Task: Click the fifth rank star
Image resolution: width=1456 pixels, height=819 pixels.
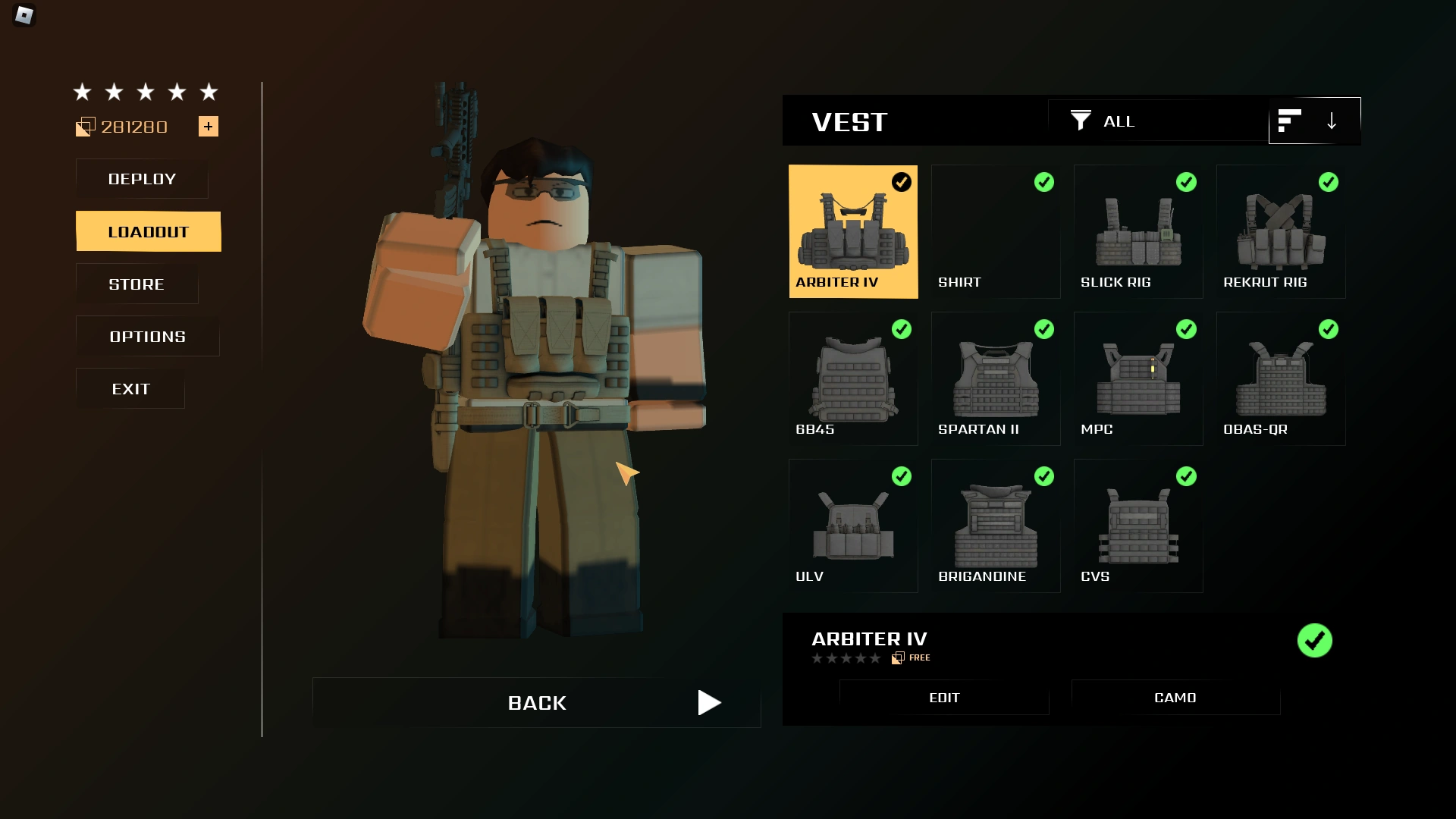Action: [208, 92]
